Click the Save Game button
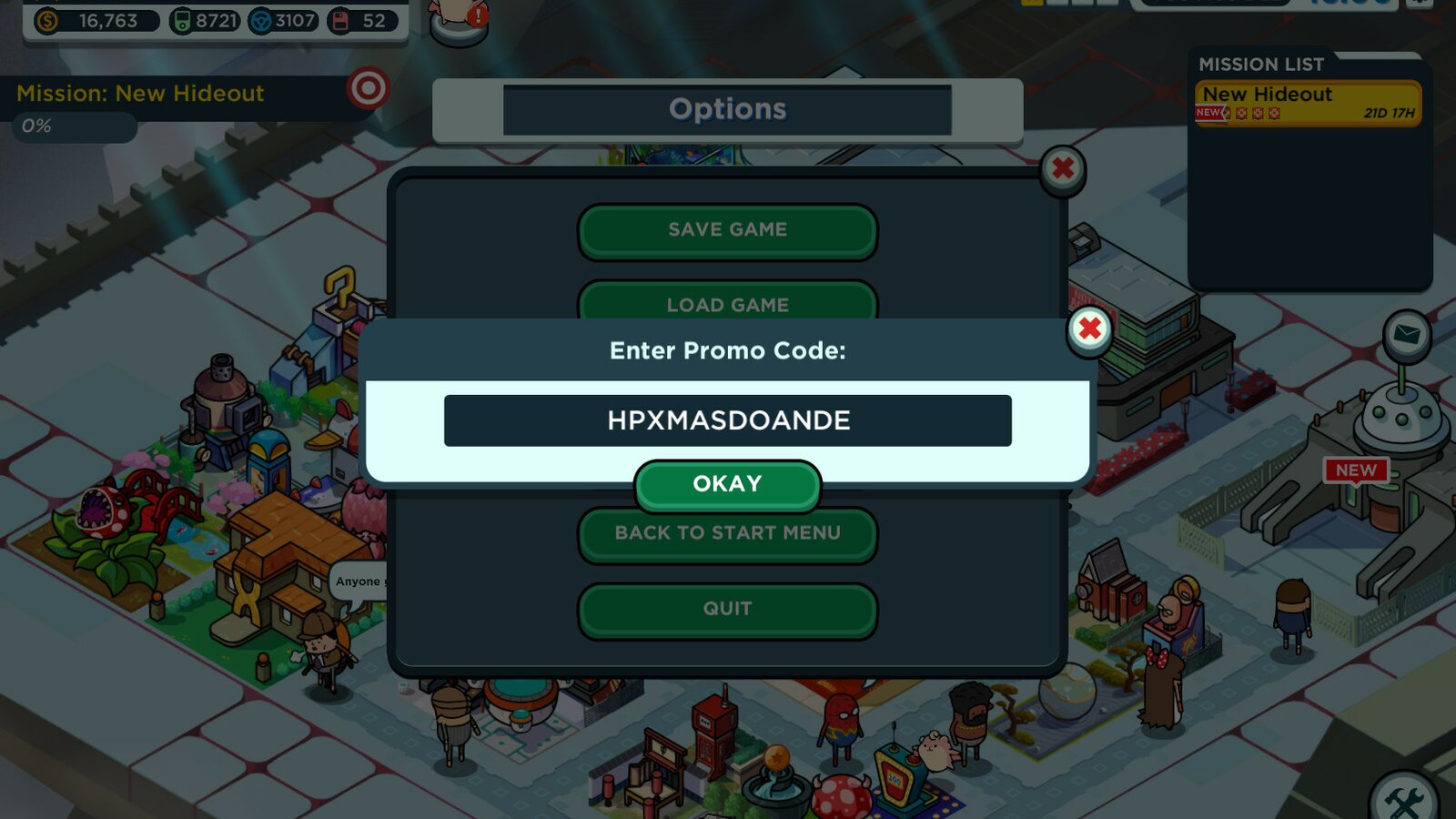The height and width of the screenshot is (819, 1456). 727,229
